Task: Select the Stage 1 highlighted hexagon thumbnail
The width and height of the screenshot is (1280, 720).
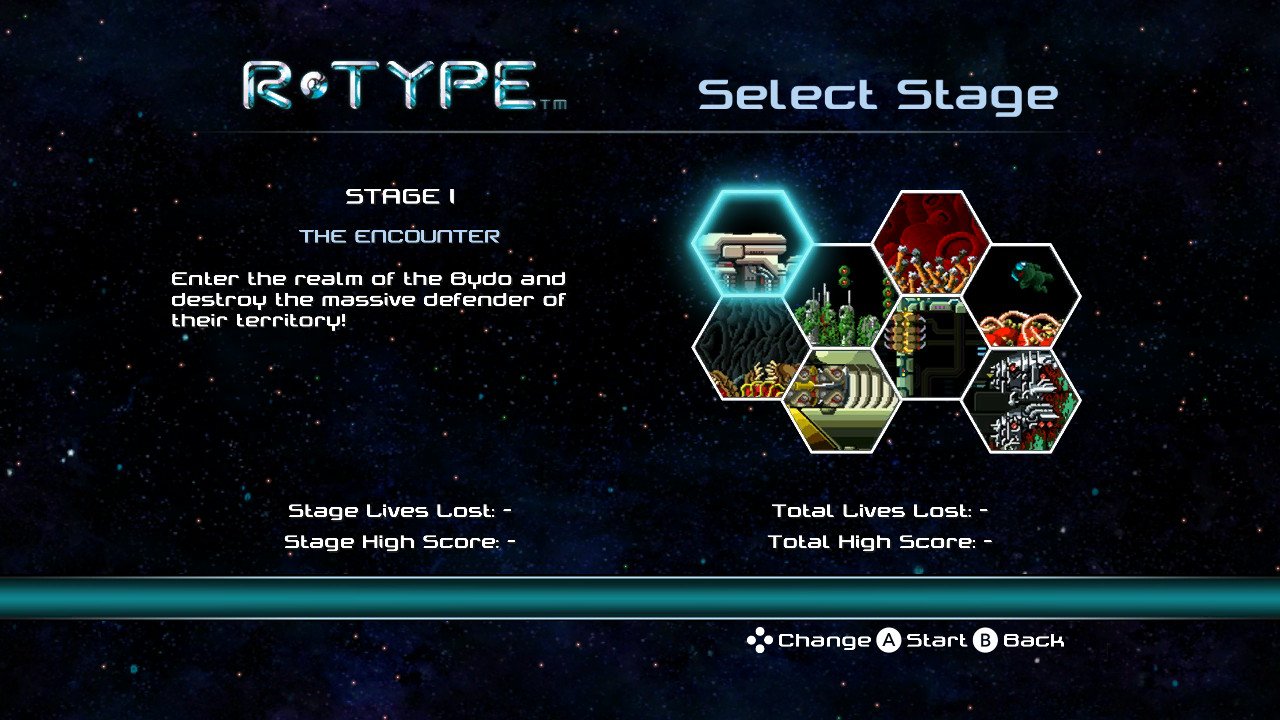Action: pos(750,245)
